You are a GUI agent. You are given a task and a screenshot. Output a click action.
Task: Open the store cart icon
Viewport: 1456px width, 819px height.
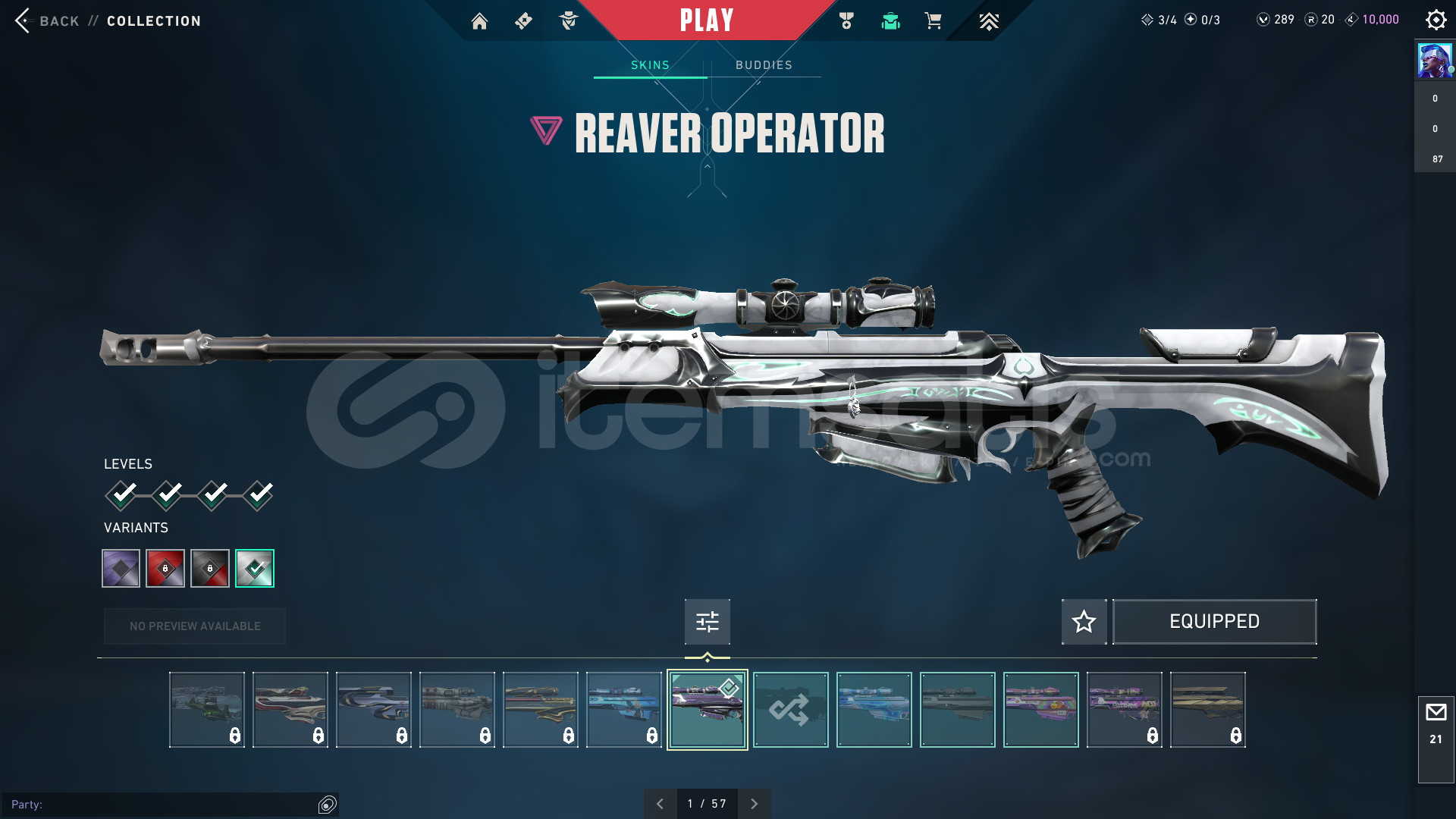click(933, 21)
